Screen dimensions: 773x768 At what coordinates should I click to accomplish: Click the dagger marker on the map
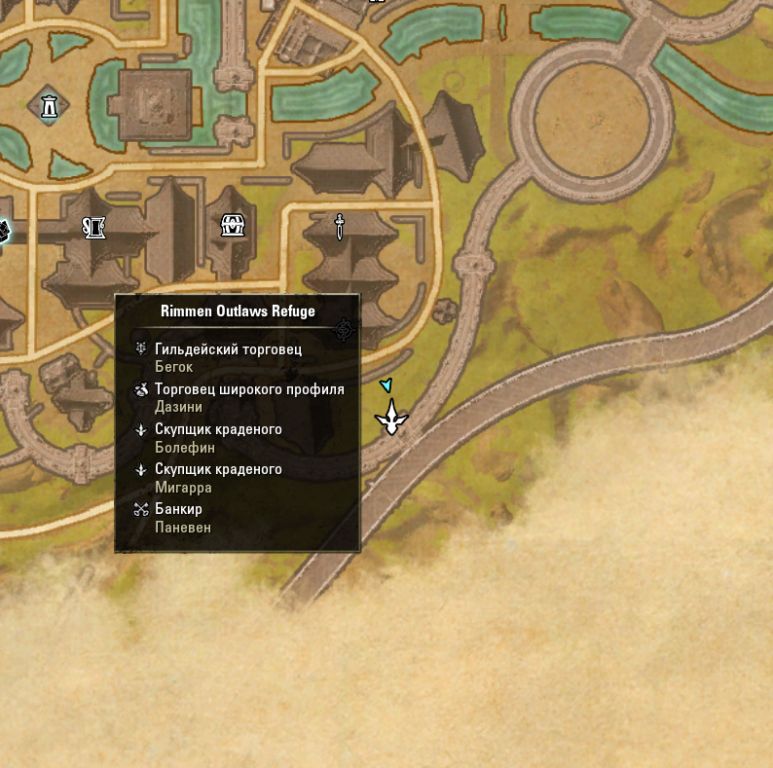(340, 226)
